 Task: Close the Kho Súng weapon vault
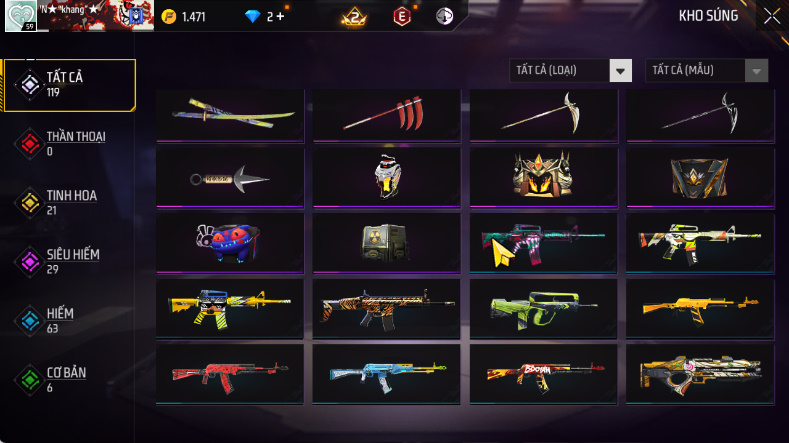pos(772,15)
